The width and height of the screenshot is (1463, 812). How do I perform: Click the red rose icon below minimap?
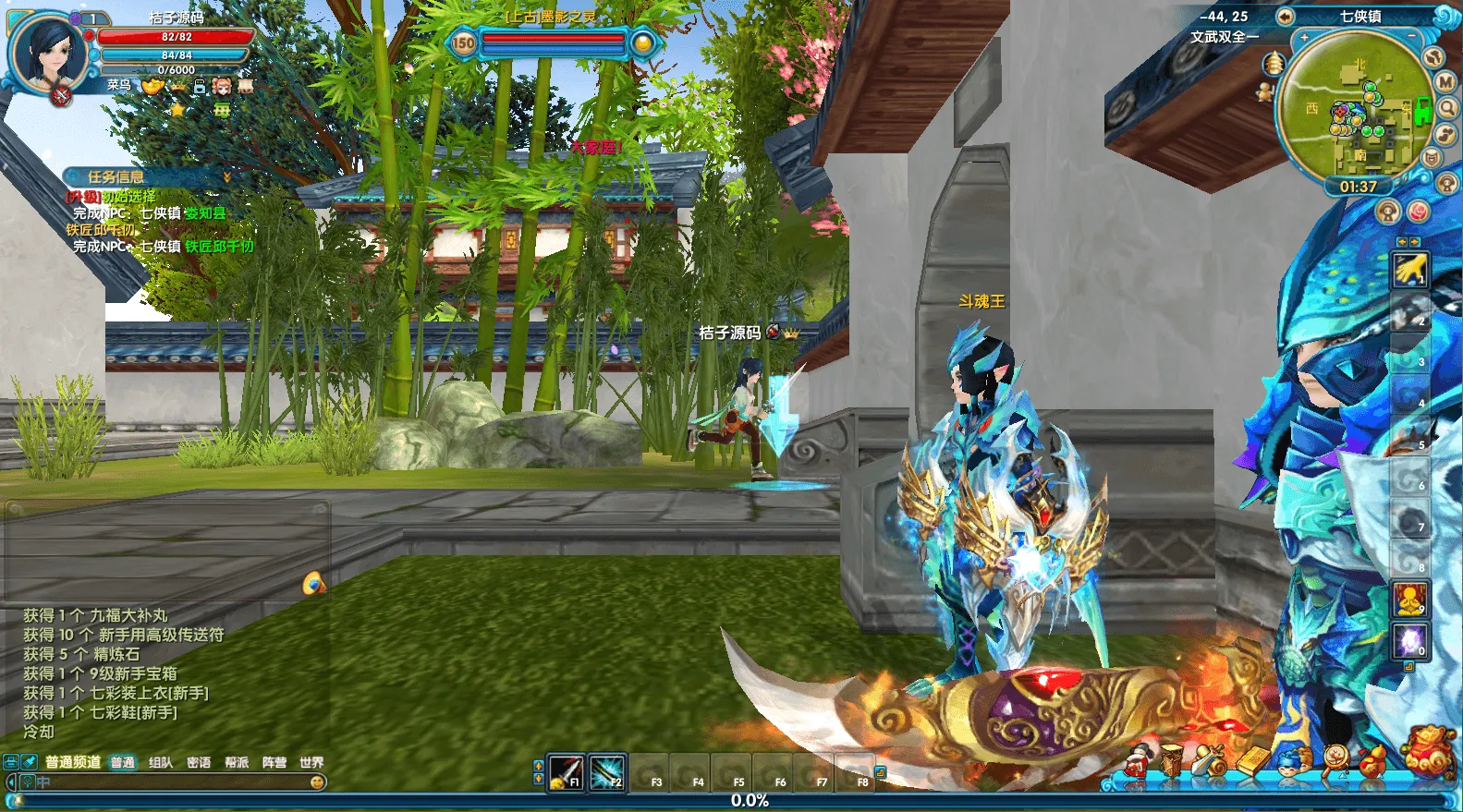pyautogui.click(x=1418, y=212)
